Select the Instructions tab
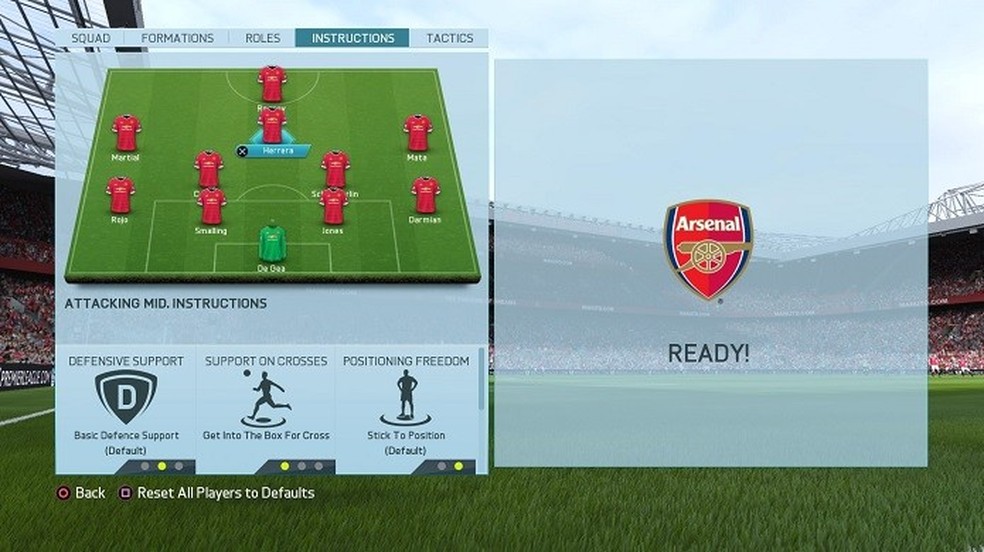This screenshot has width=984, height=552. tap(352, 38)
